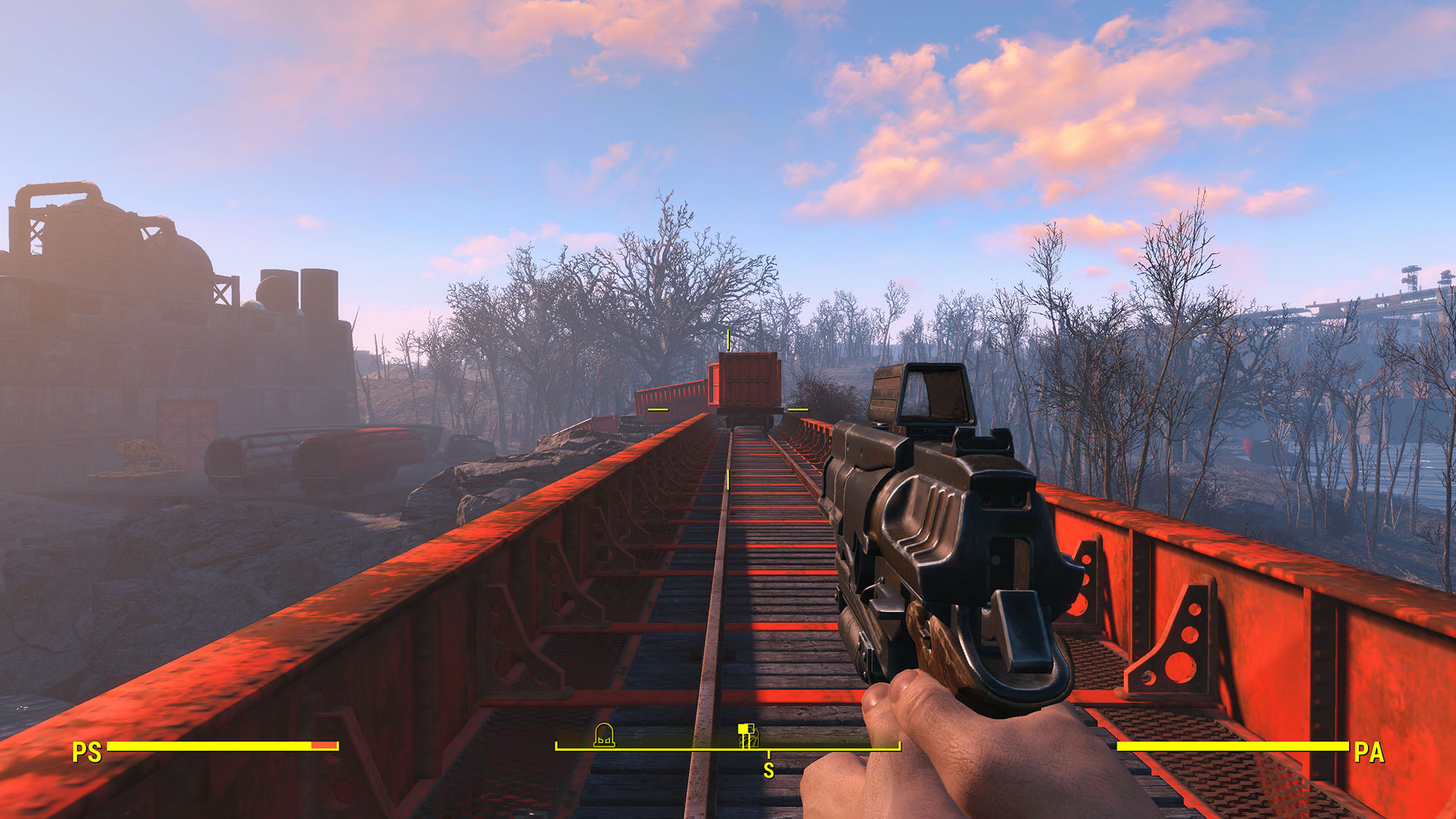Screen dimensions: 1456x819
Task: Click the dome-shaped location marker on the compass
Action: (x=604, y=735)
